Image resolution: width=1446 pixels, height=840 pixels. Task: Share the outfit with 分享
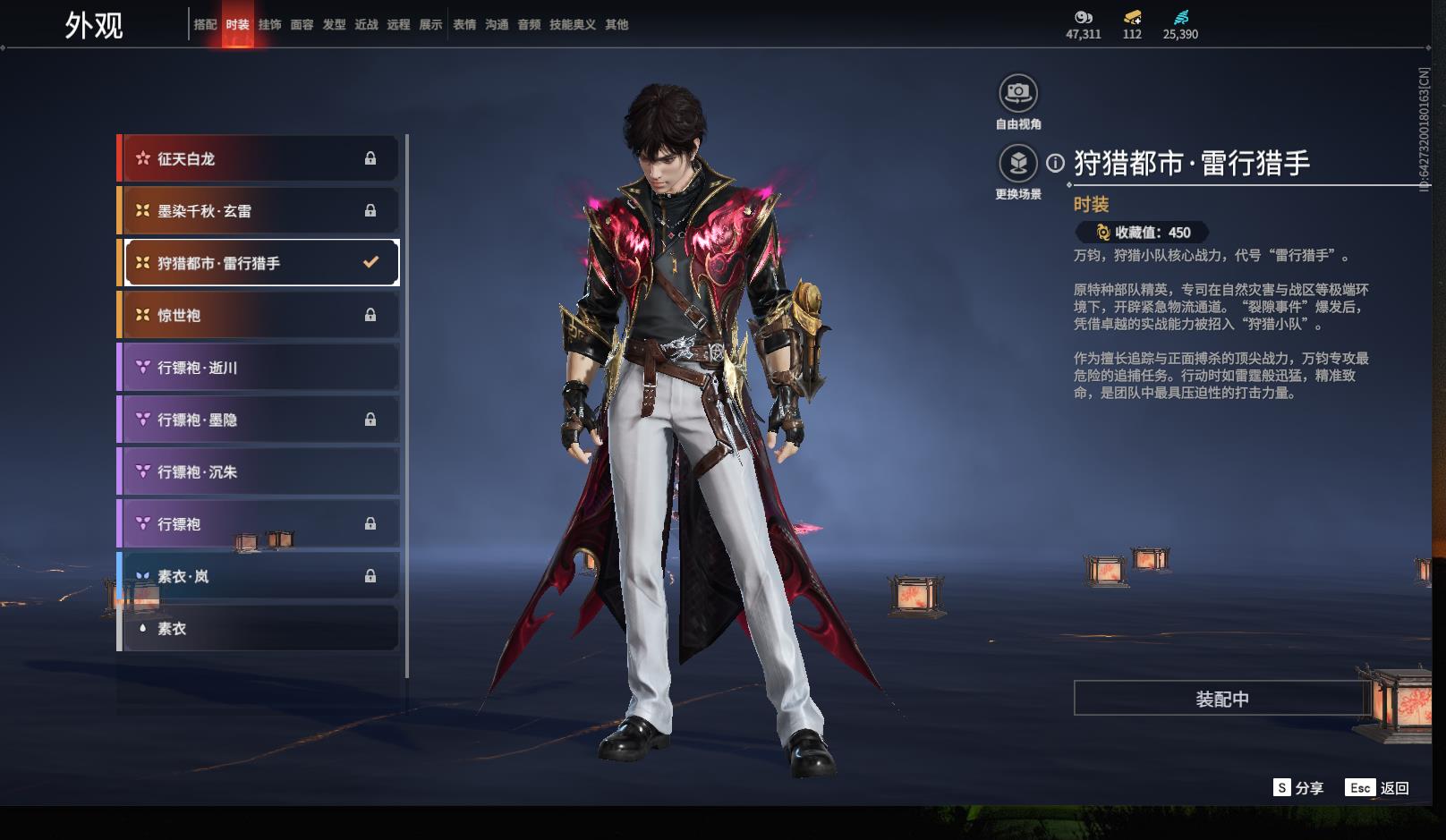(x=1298, y=787)
